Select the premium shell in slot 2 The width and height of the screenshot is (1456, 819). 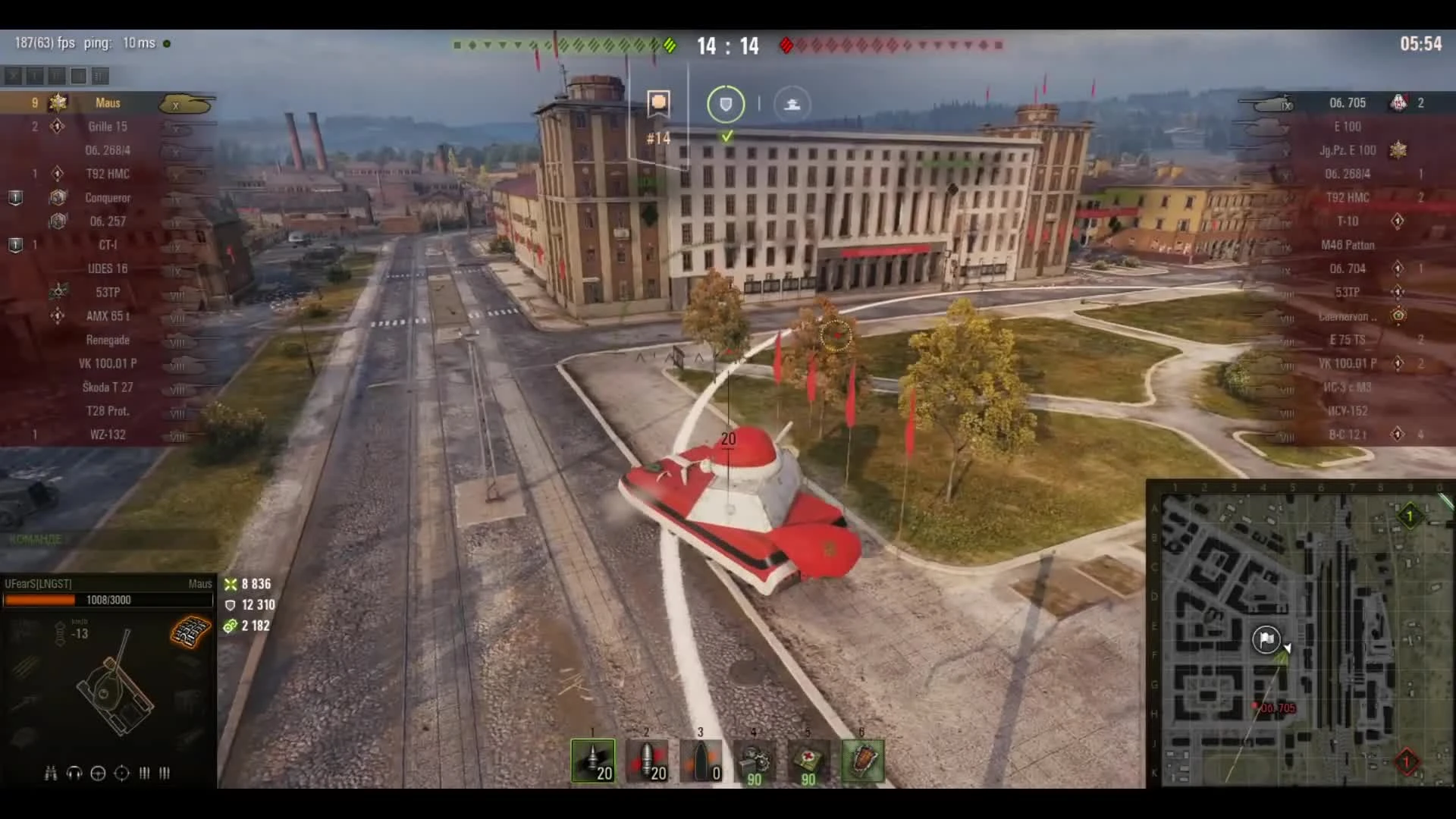pos(648,761)
